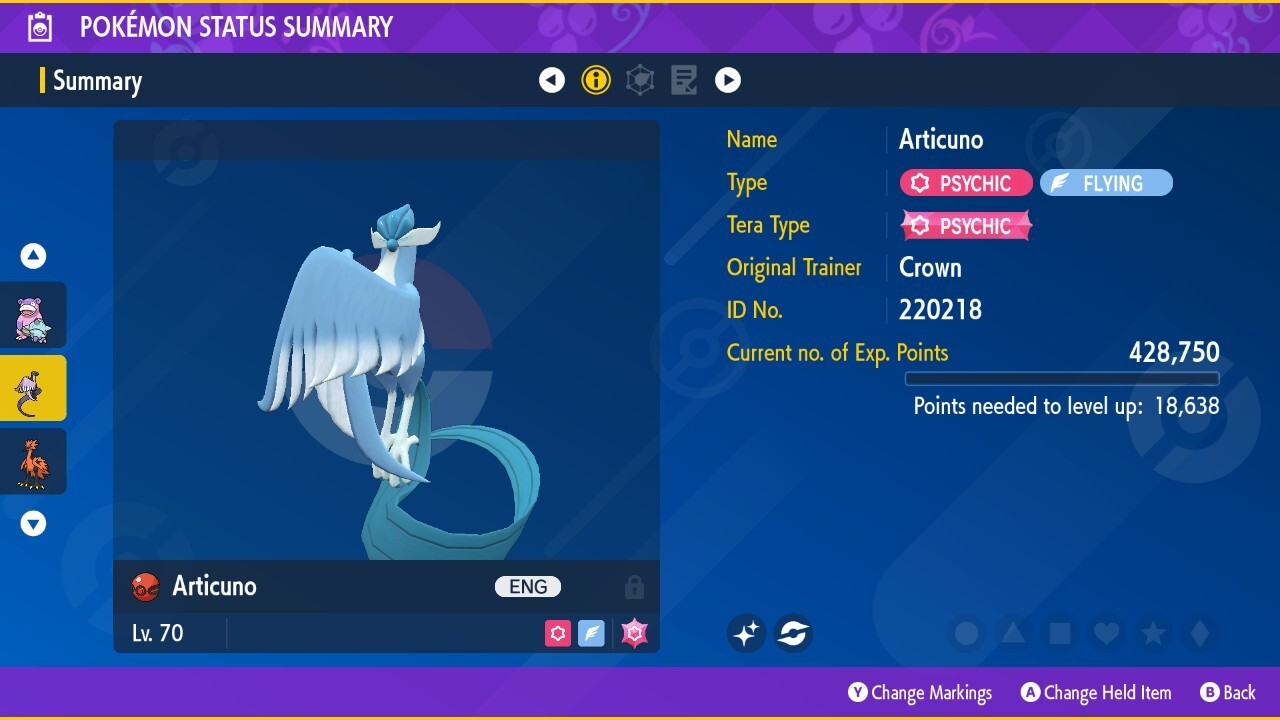Go to the previous summary page arrow

552,80
